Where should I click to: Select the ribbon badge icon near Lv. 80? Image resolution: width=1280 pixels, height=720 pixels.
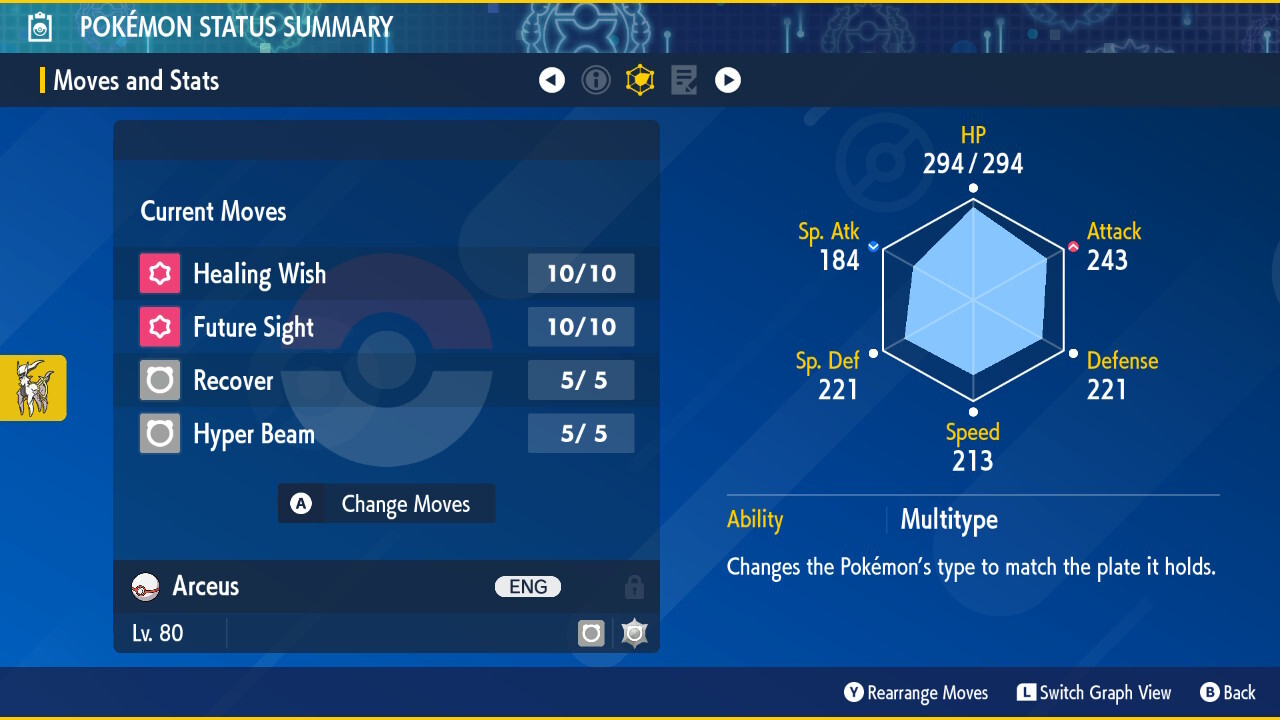click(x=634, y=633)
